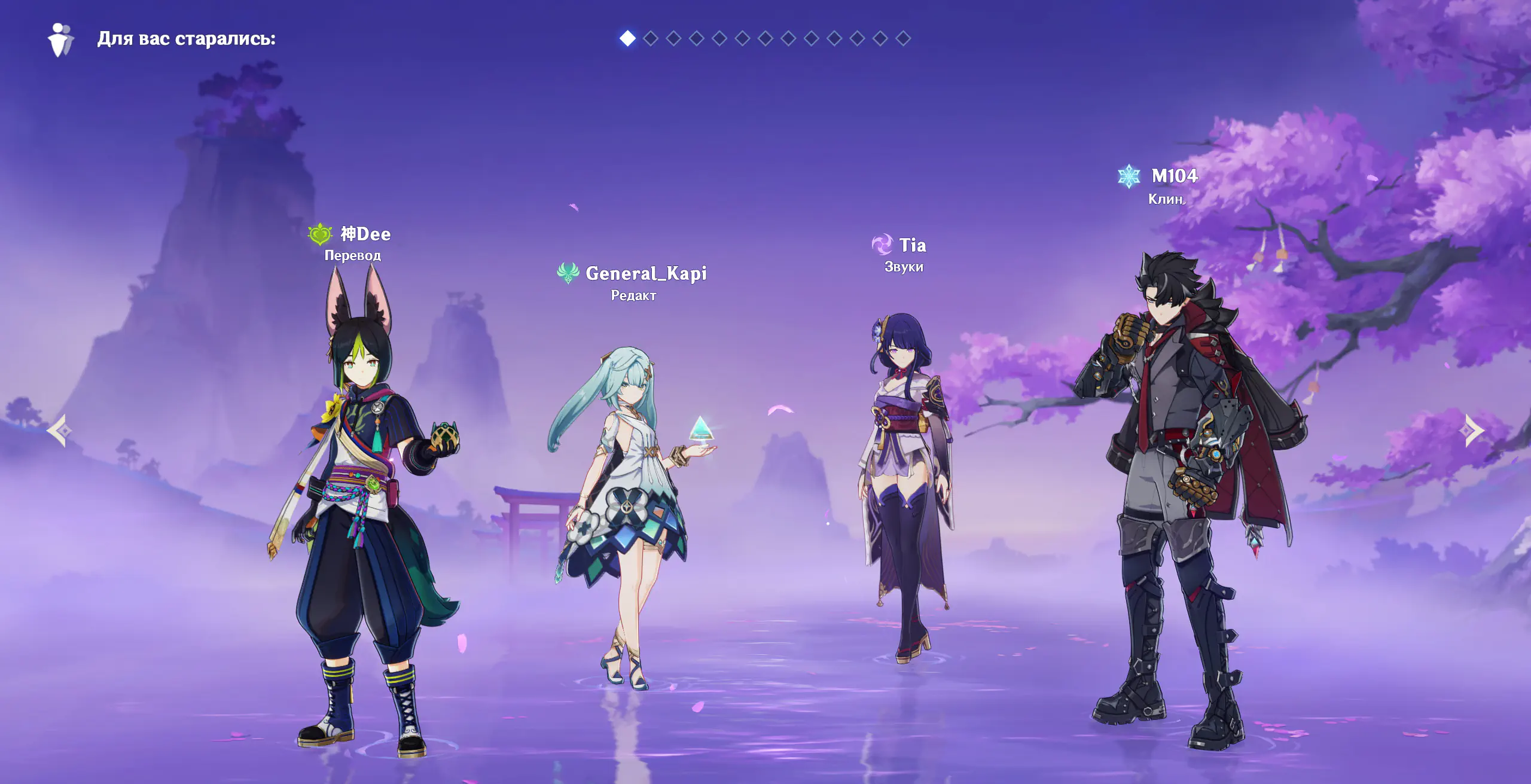Jump to the last page indicator diamond
This screenshot has width=1531, height=784.
tap(903, 38)
